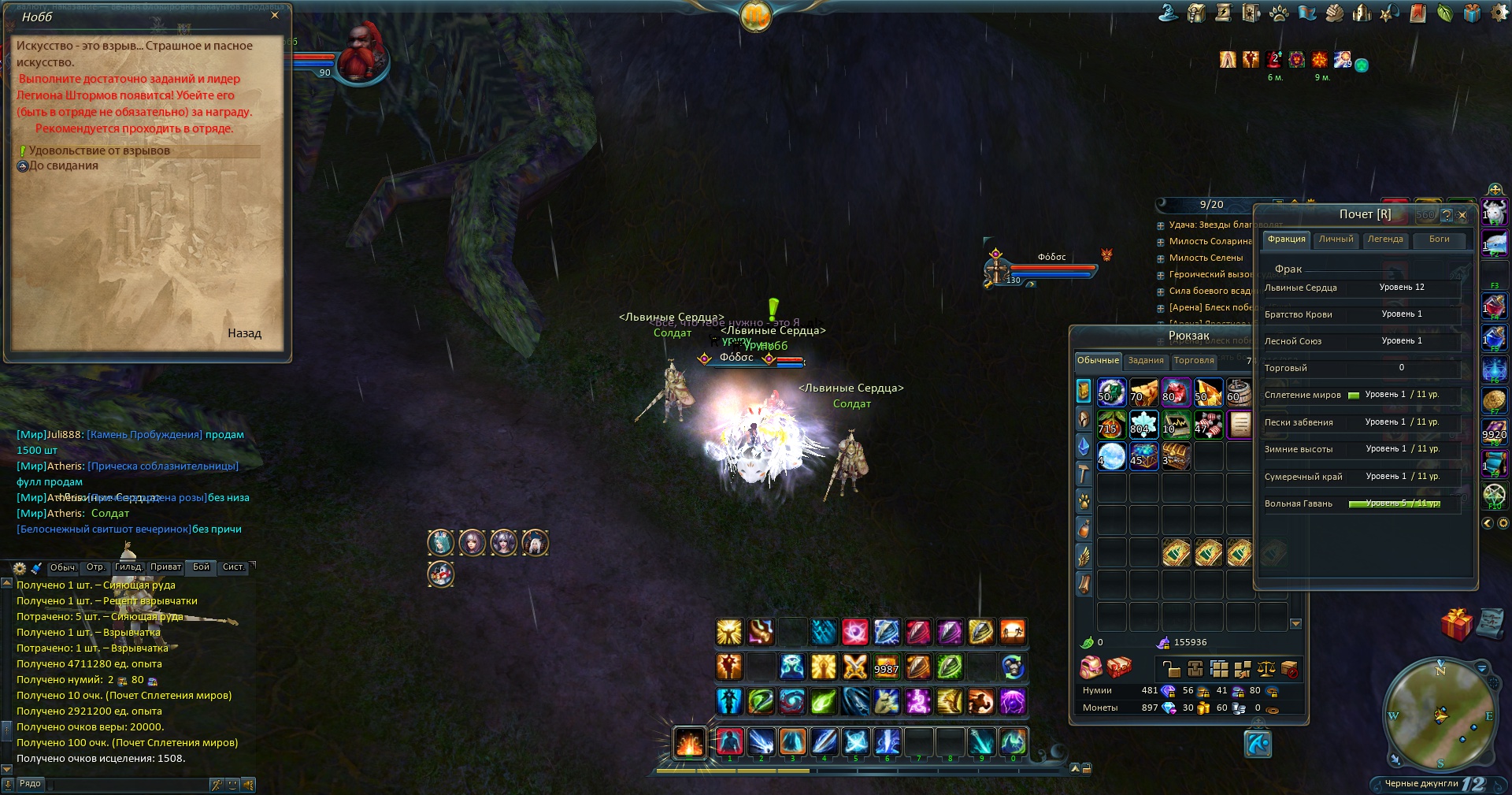This screenshot has width=1512, height=795.
Task: Open the red gift box icon
Action: point(1456,625)
